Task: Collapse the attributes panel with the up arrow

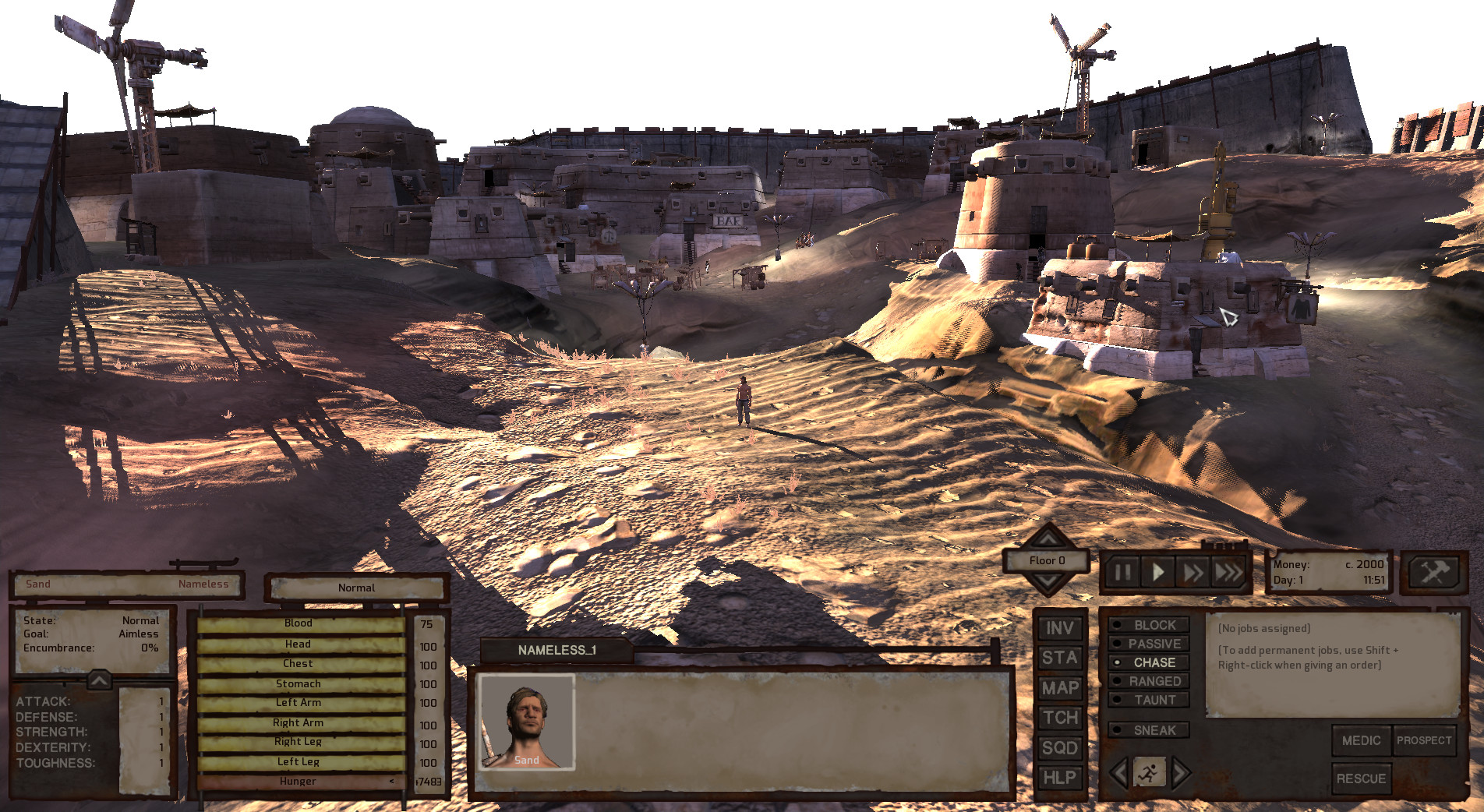Action: pyautogui.click(x=99, y=678)
